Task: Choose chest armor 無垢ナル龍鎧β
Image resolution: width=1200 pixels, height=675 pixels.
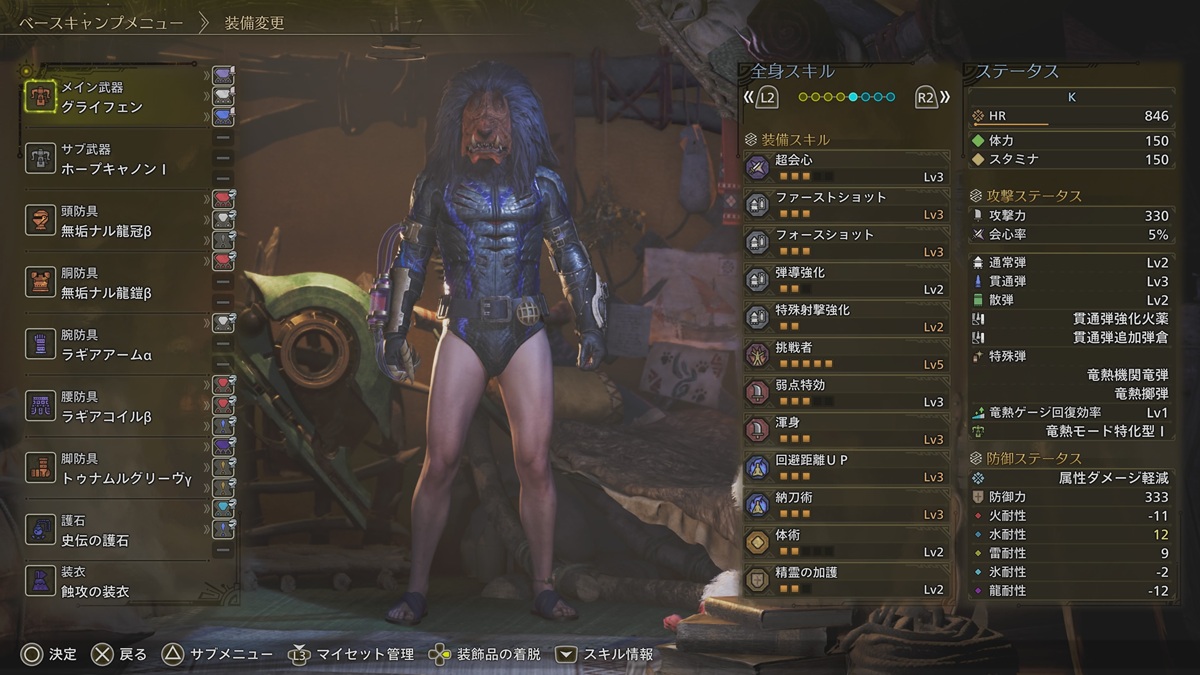Action: (x=115, y=283)
